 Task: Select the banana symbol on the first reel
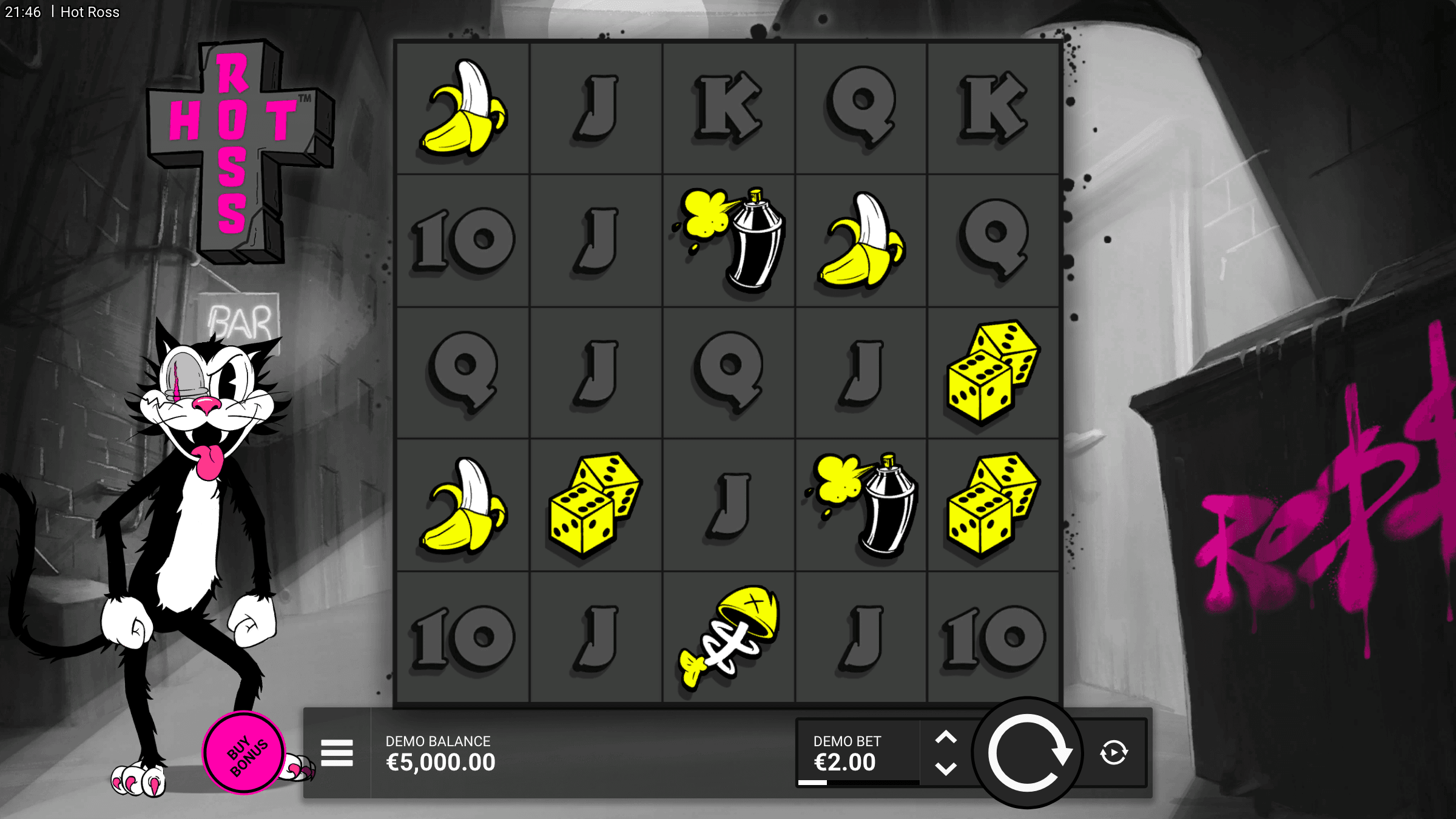coord(464,109)
